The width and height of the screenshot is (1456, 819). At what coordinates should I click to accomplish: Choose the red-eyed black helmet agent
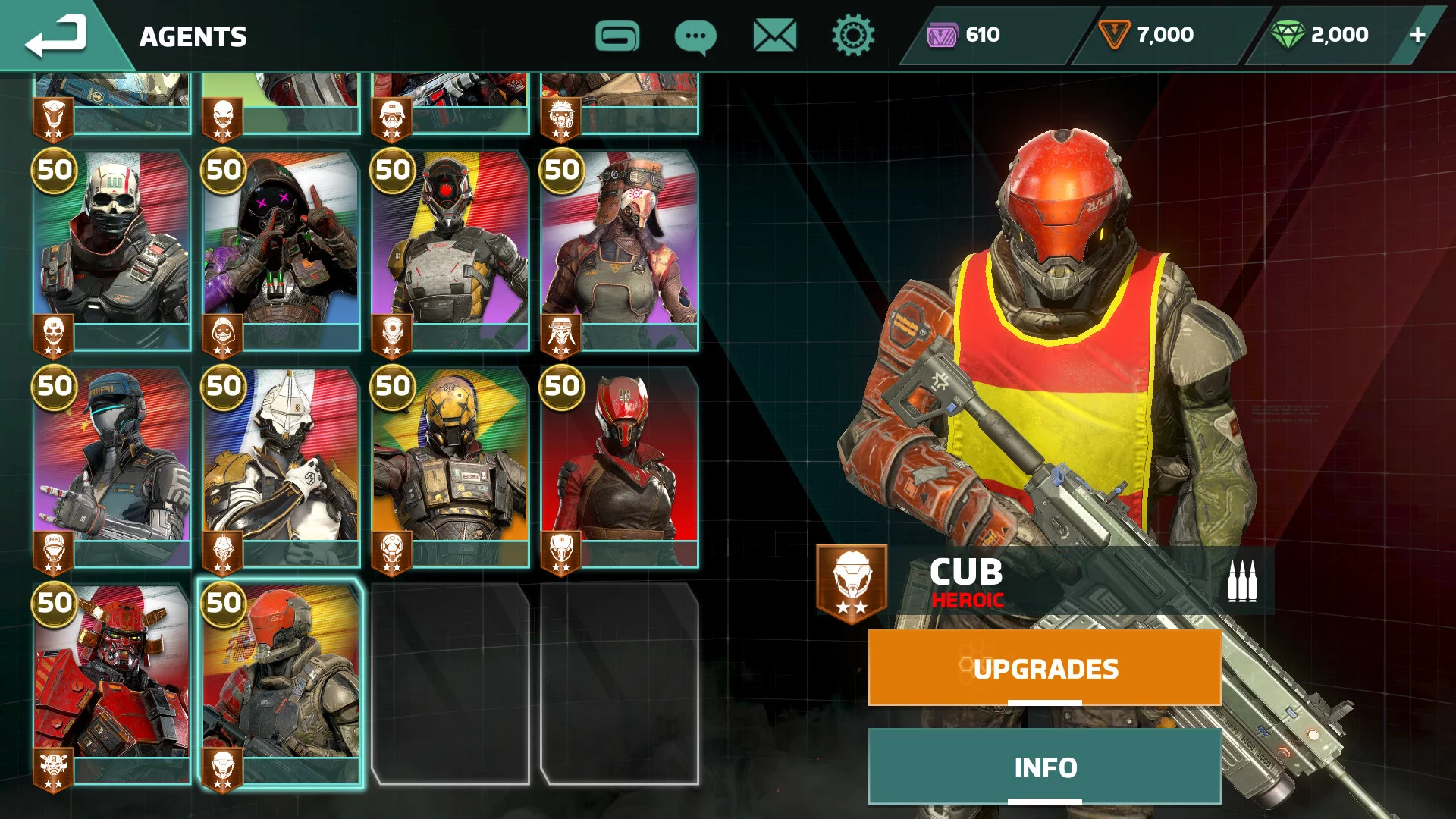pos(450,250)
